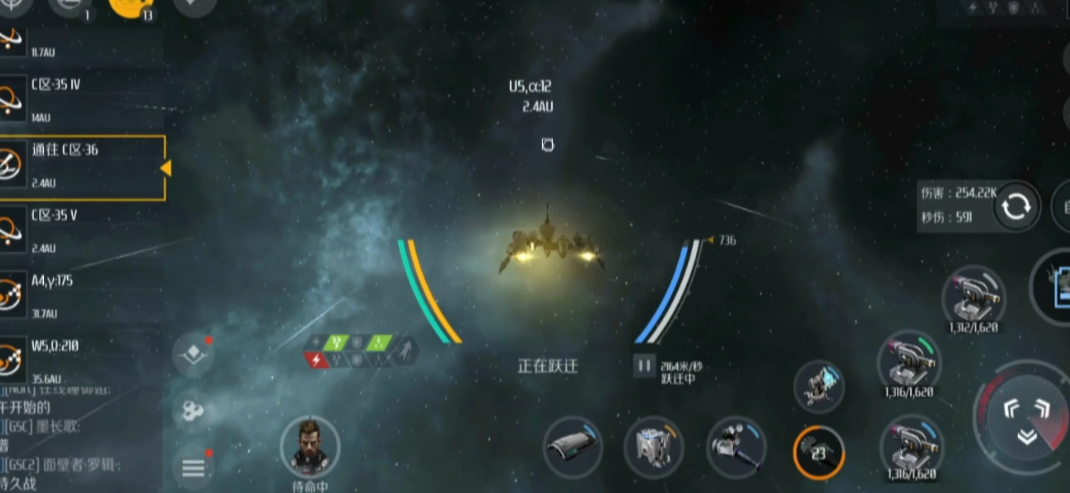
Task: Click the pause button beside warp speed
Action: [x=643, y=366]
